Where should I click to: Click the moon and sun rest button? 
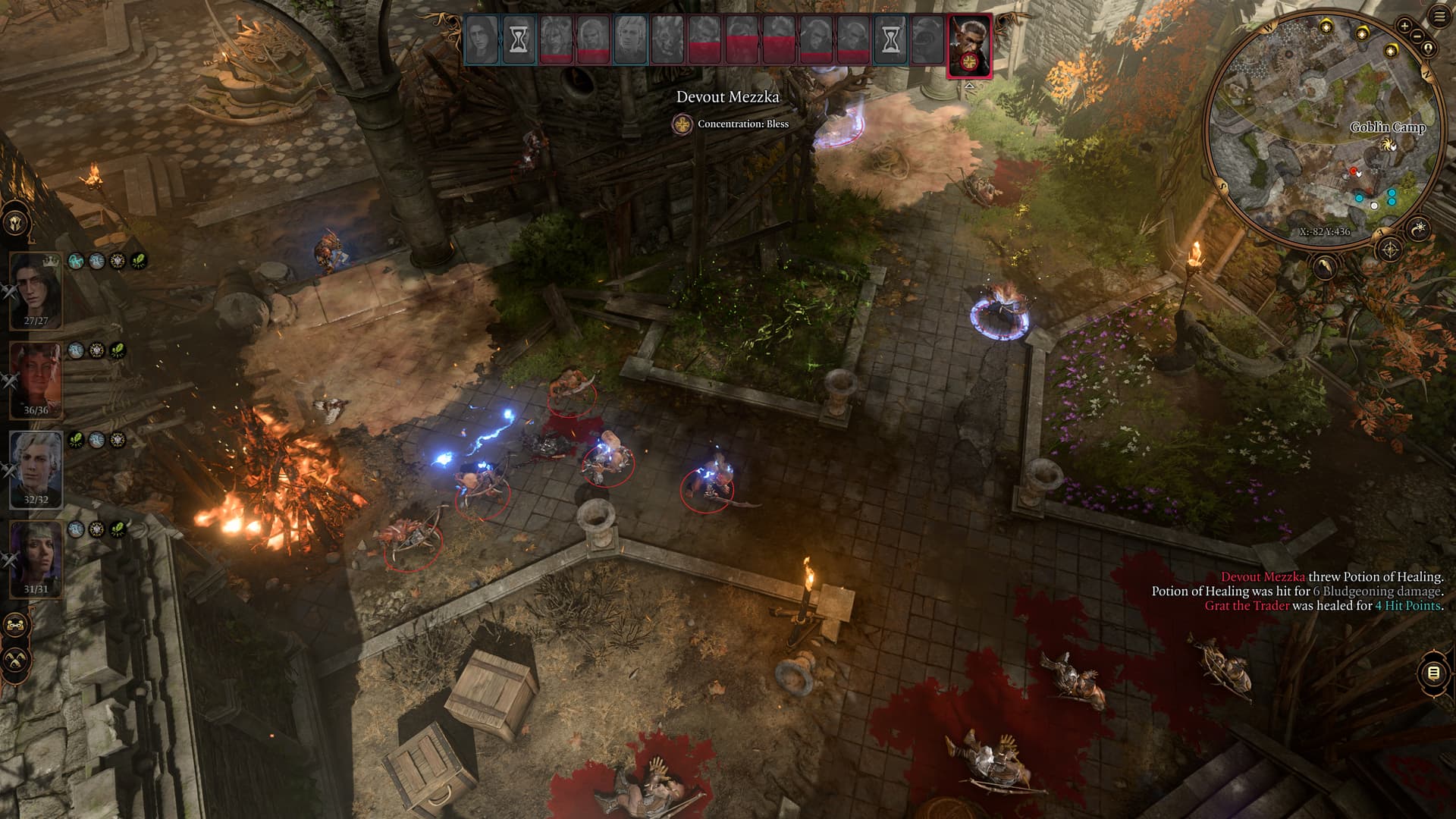pos(1419,227)
